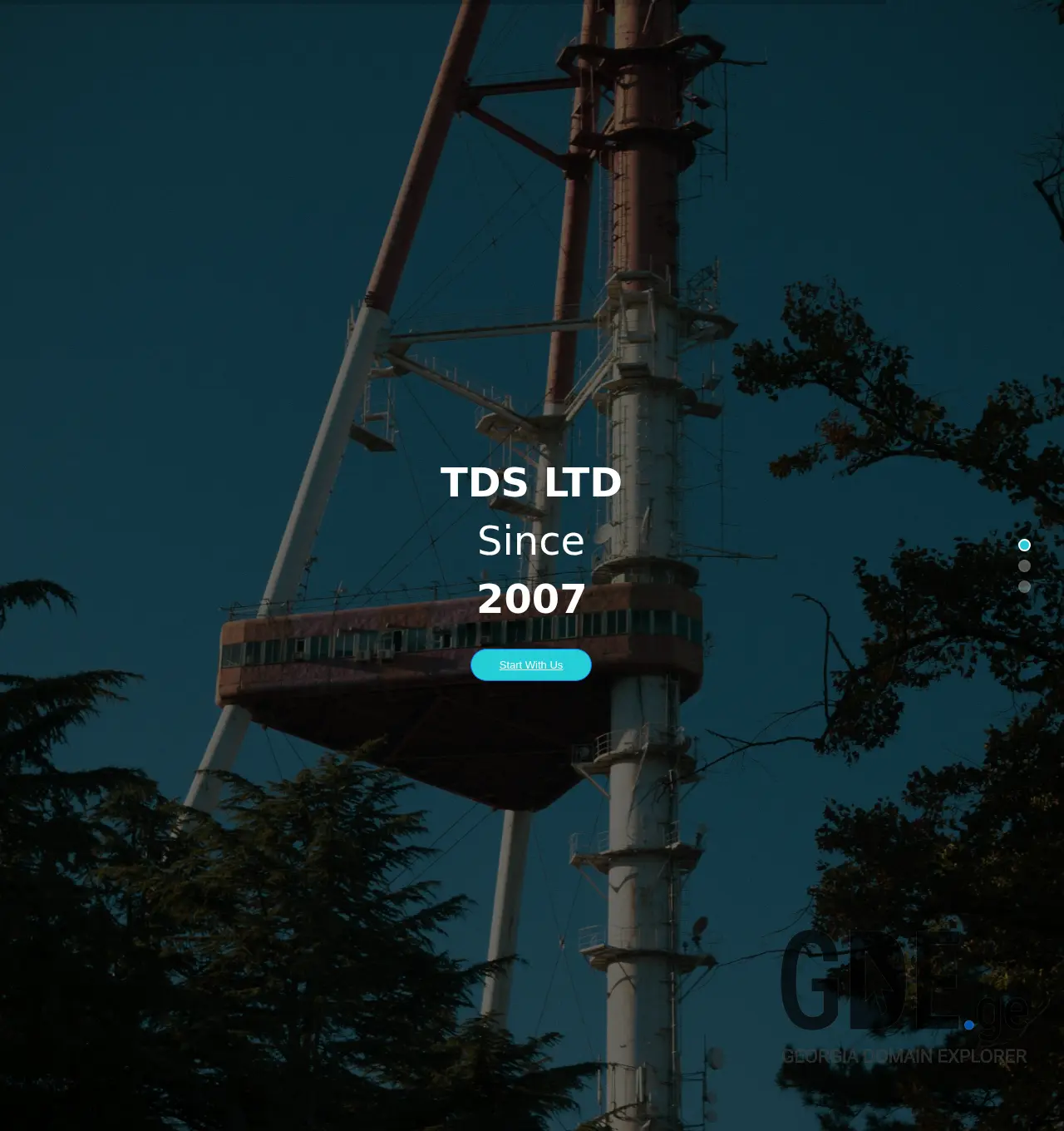Image resolution: width=1064 pixels, height=1131 pixels.
Task: Click the slider dot group on the right edge
Action: coord(1025,565)
